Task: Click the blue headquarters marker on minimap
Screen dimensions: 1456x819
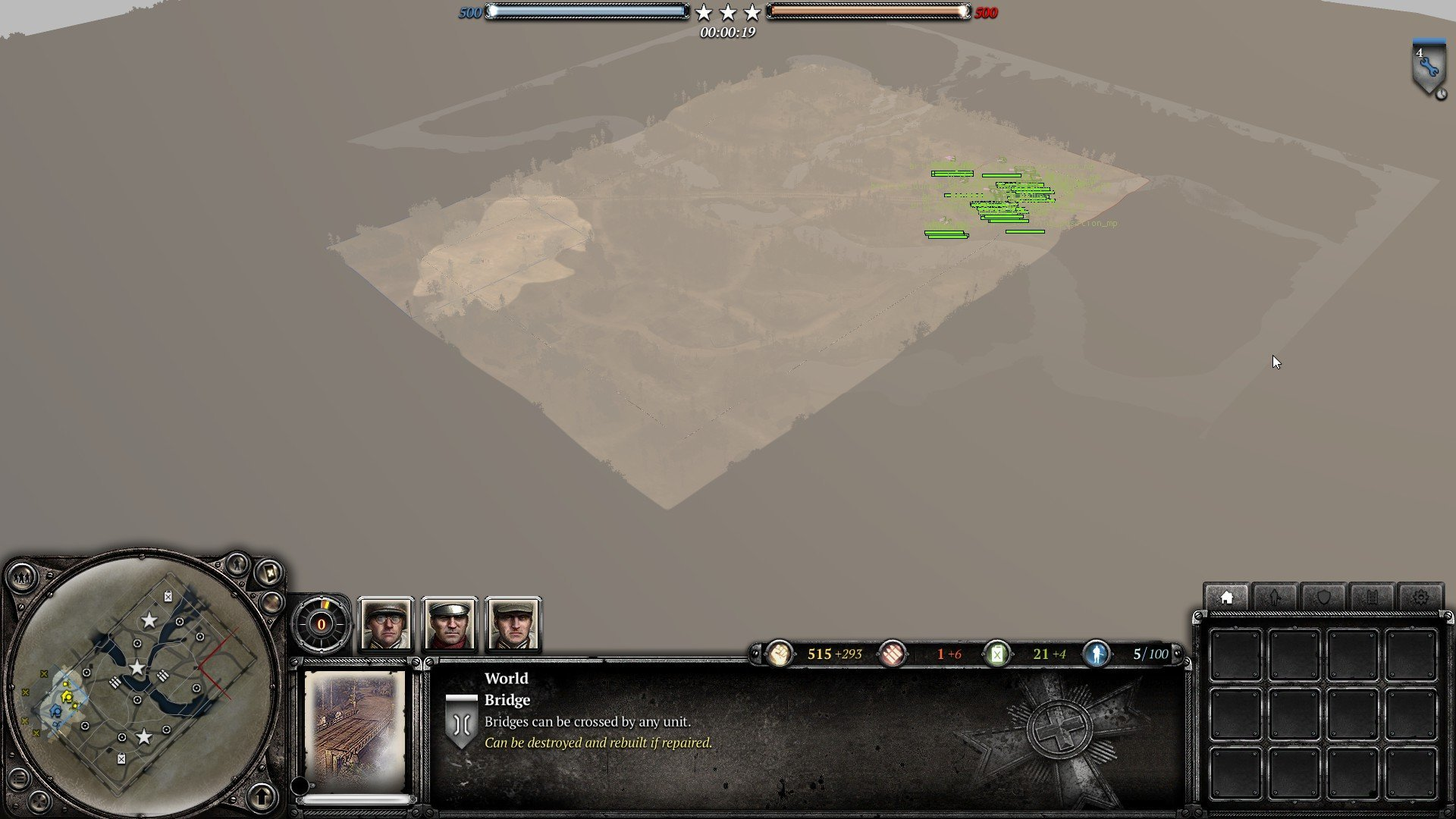Action: coord(55,711)
